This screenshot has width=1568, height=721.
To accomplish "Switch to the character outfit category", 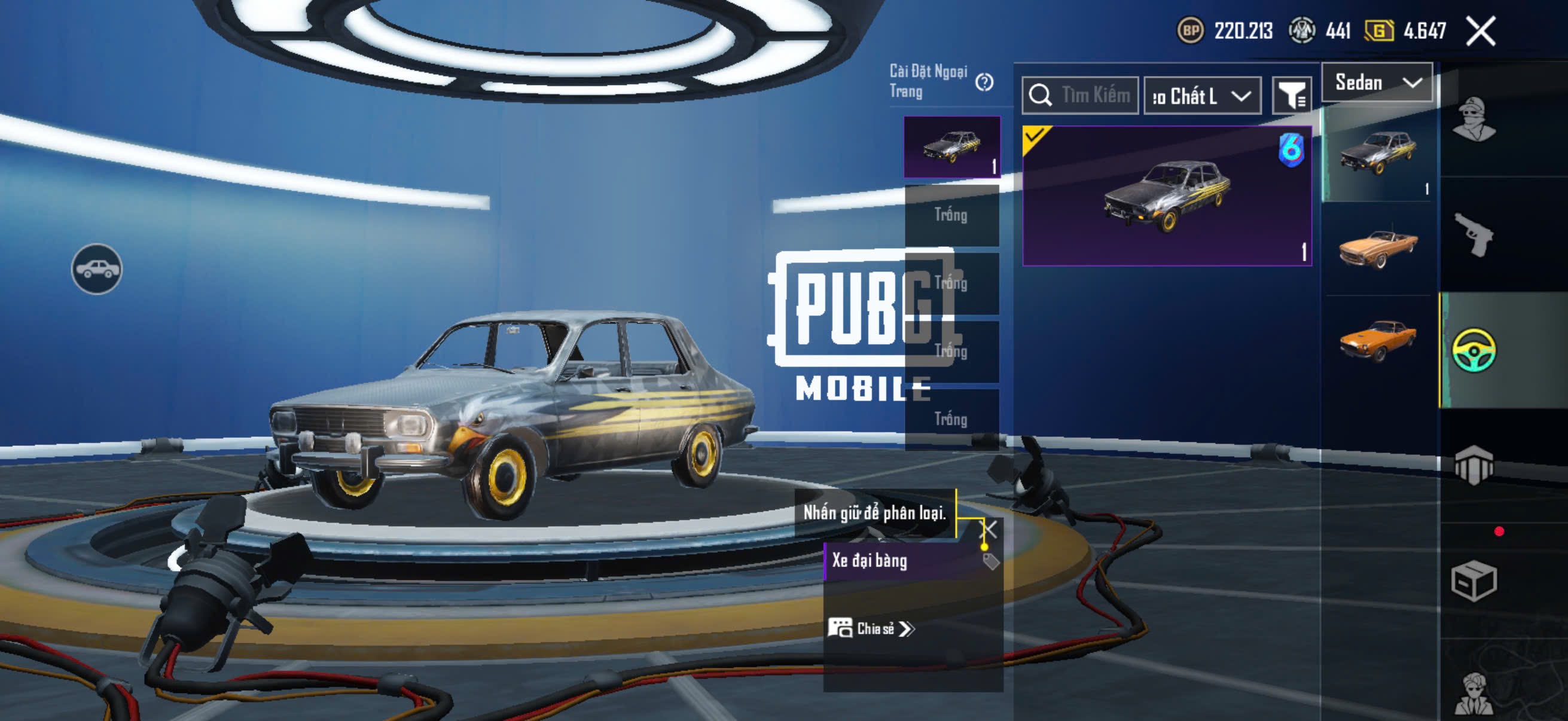I will click(1474, 118).
